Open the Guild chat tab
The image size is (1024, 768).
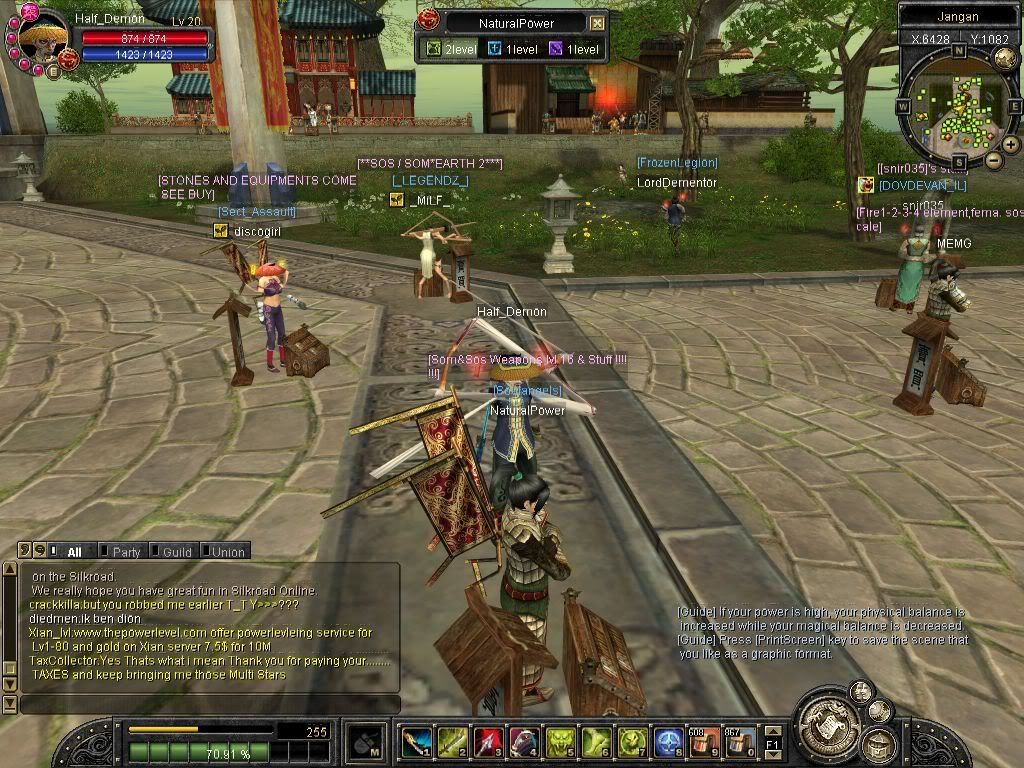(x=176, y=551)
